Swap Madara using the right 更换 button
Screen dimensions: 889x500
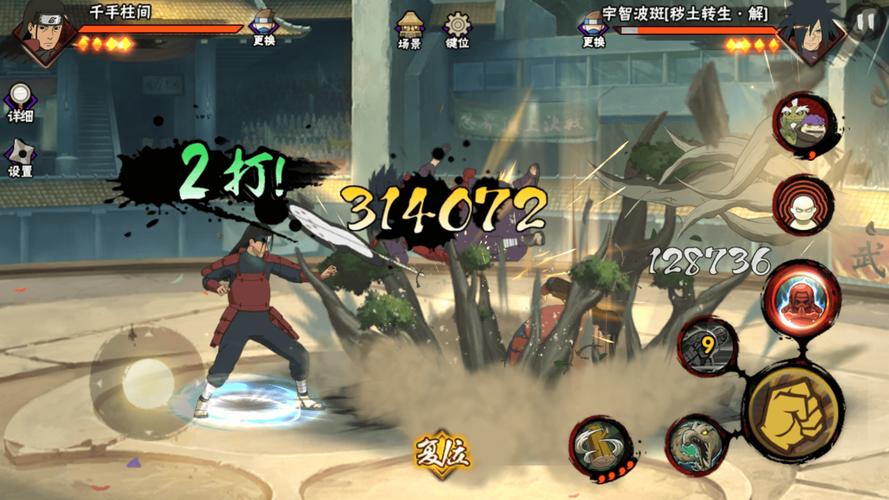tap(593, 26)
